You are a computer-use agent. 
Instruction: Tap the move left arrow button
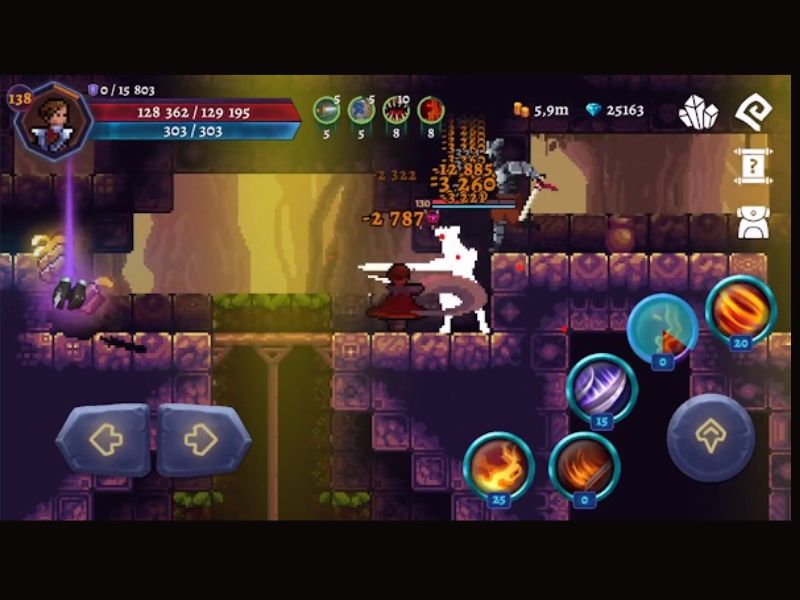click(104, 439)
